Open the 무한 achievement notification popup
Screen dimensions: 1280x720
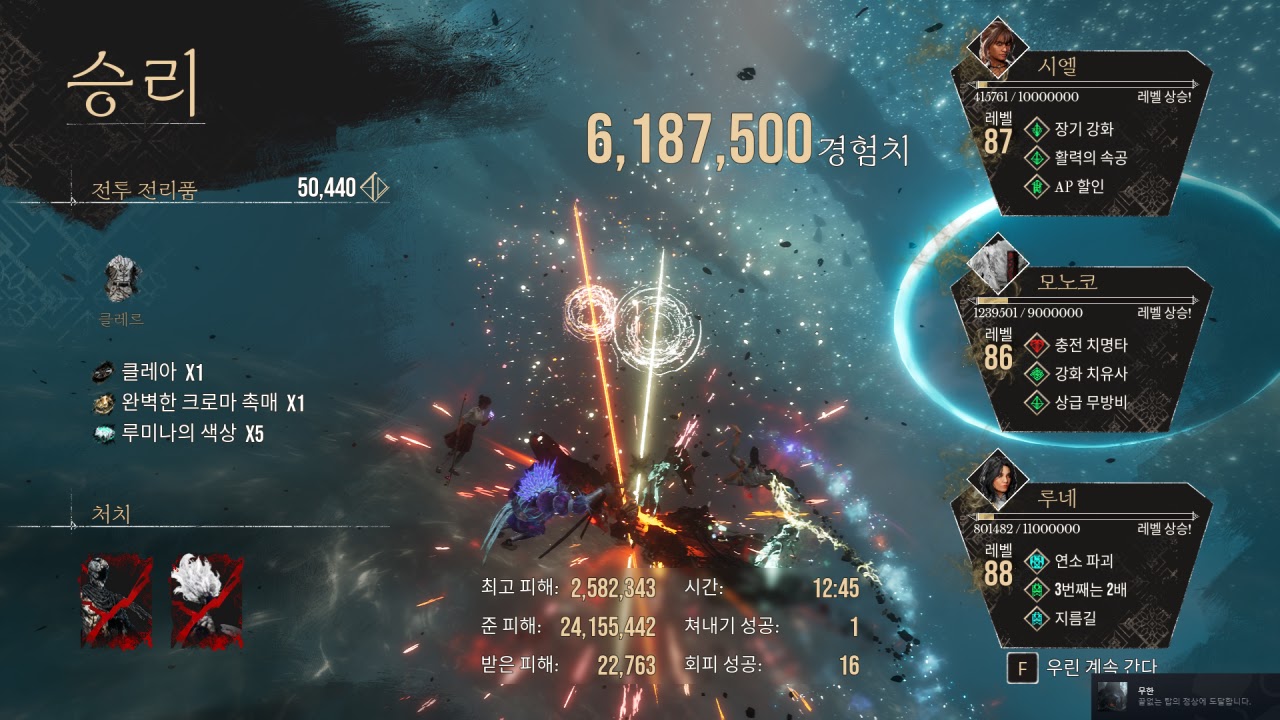pos(1185,695)
